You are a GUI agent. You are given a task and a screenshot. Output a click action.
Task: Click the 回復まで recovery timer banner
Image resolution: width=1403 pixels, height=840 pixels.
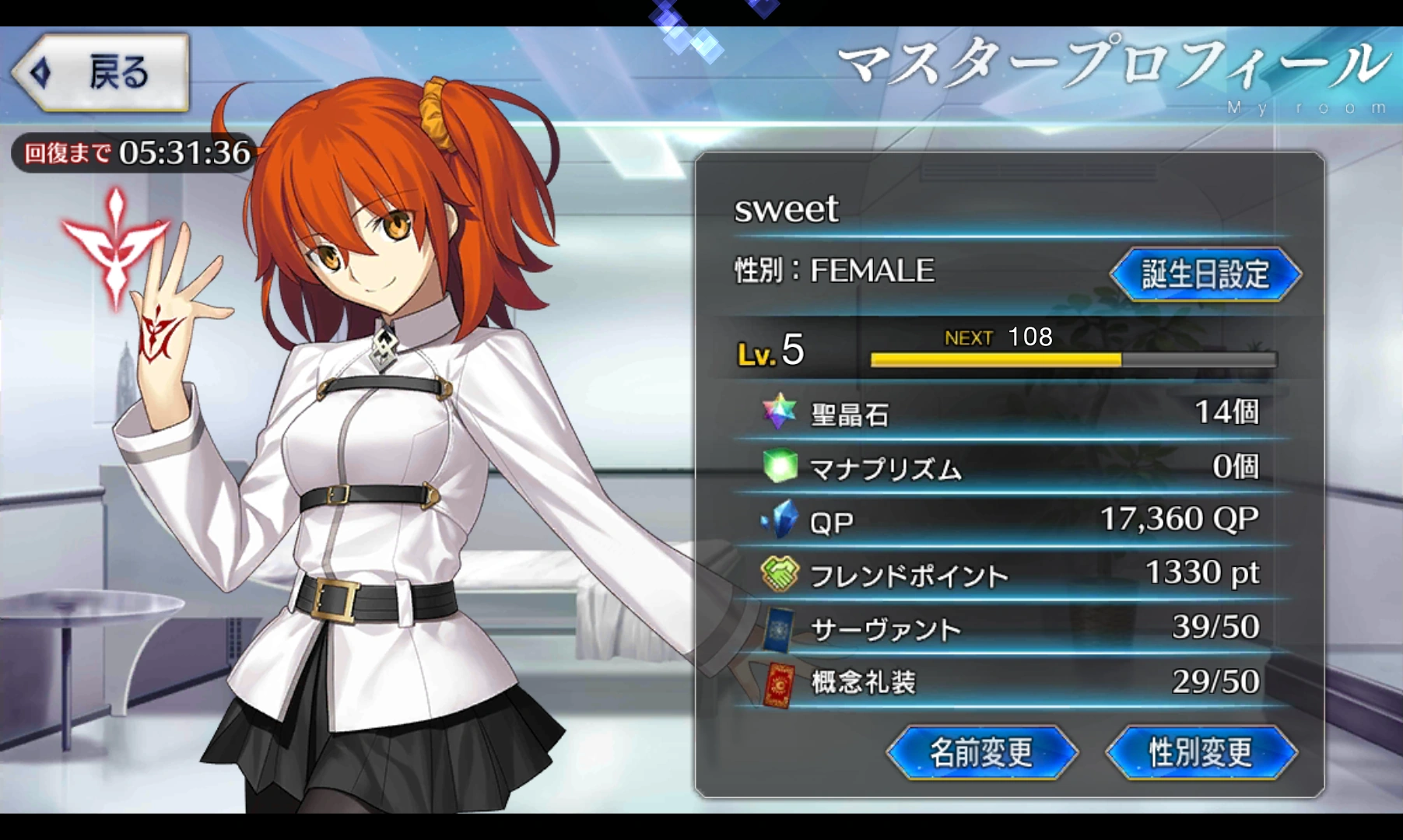132,153
